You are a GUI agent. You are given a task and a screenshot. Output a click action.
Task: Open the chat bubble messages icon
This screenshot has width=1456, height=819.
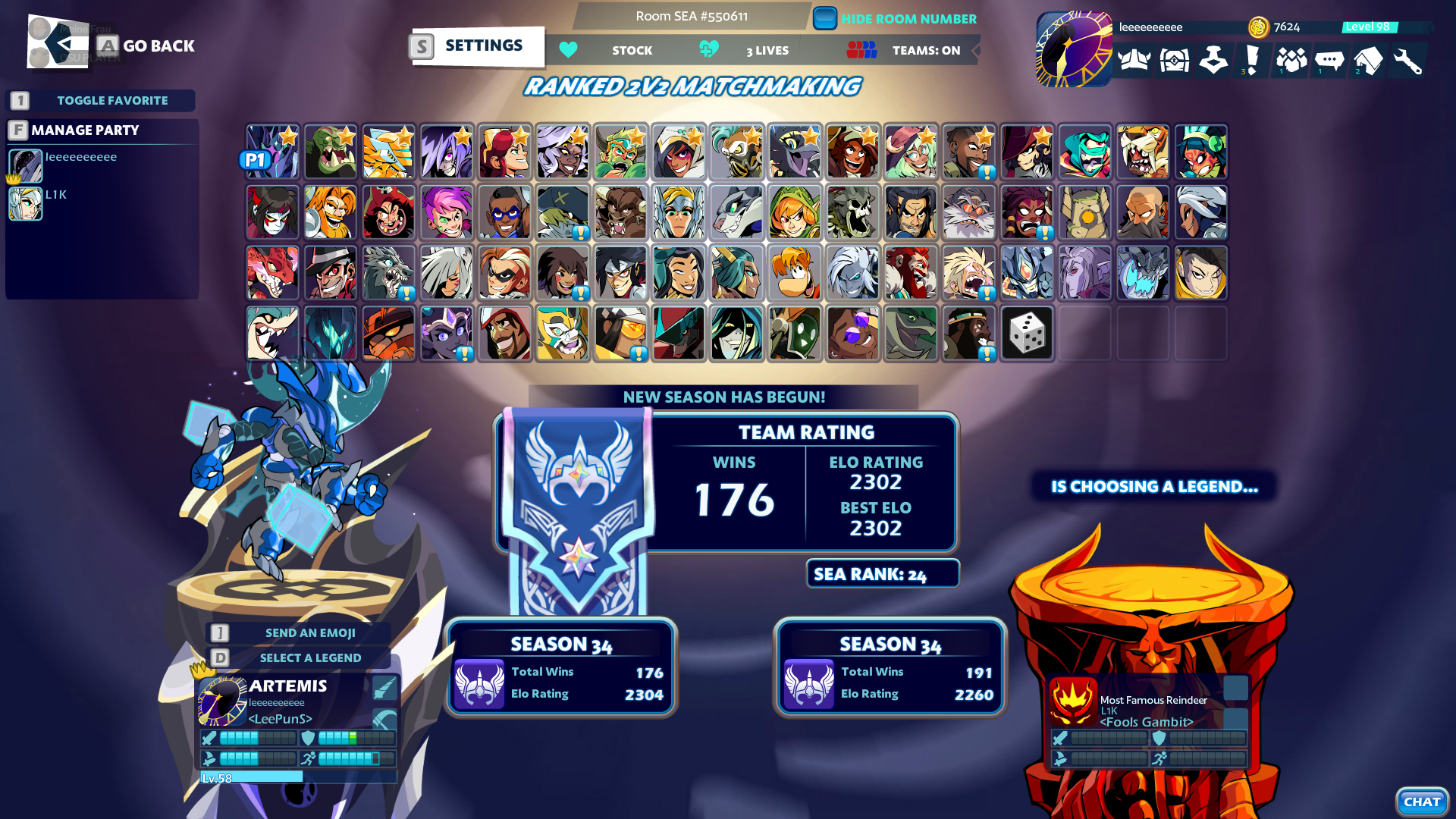(1331, 61)
